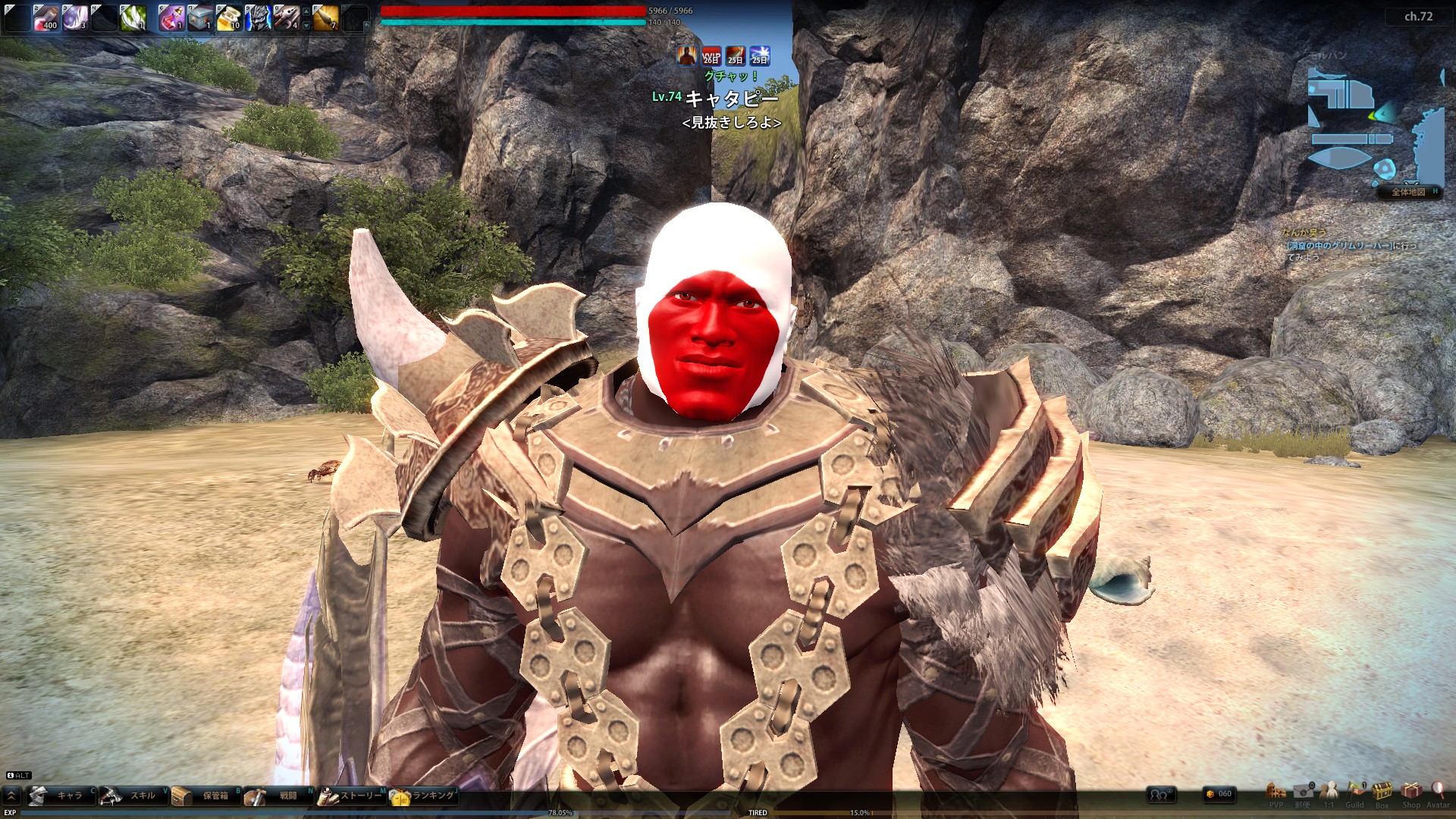The height and width of the screenshot is (819, 1456).
Task: Click the 全体地図 full map button
Action: click(1408, 192)
